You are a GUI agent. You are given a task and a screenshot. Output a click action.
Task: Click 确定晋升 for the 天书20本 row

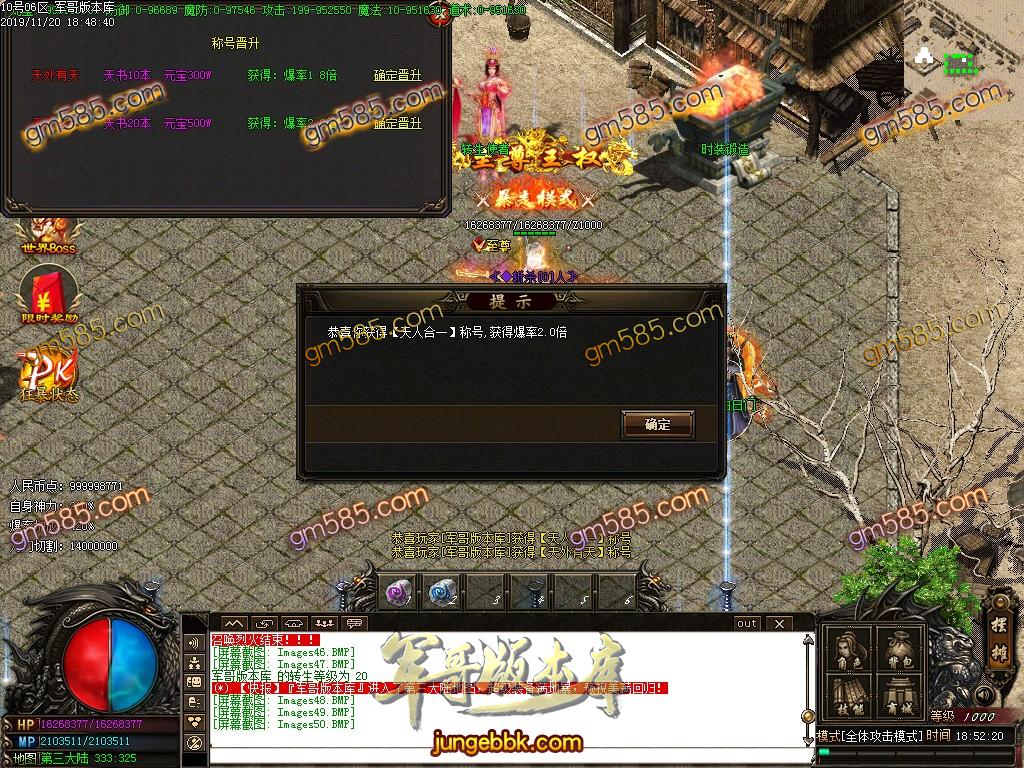pyautogui.click(x=397, y=124)
